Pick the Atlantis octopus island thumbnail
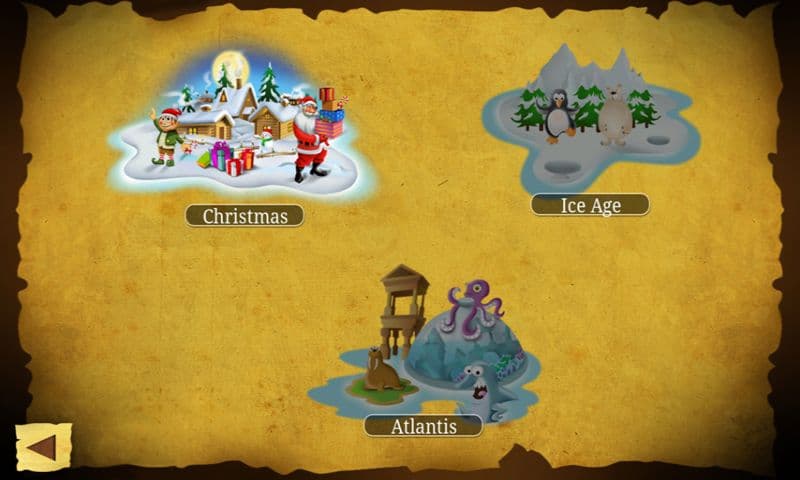The height and width of the screenshot is (480, 800). [x=428, y=345]
